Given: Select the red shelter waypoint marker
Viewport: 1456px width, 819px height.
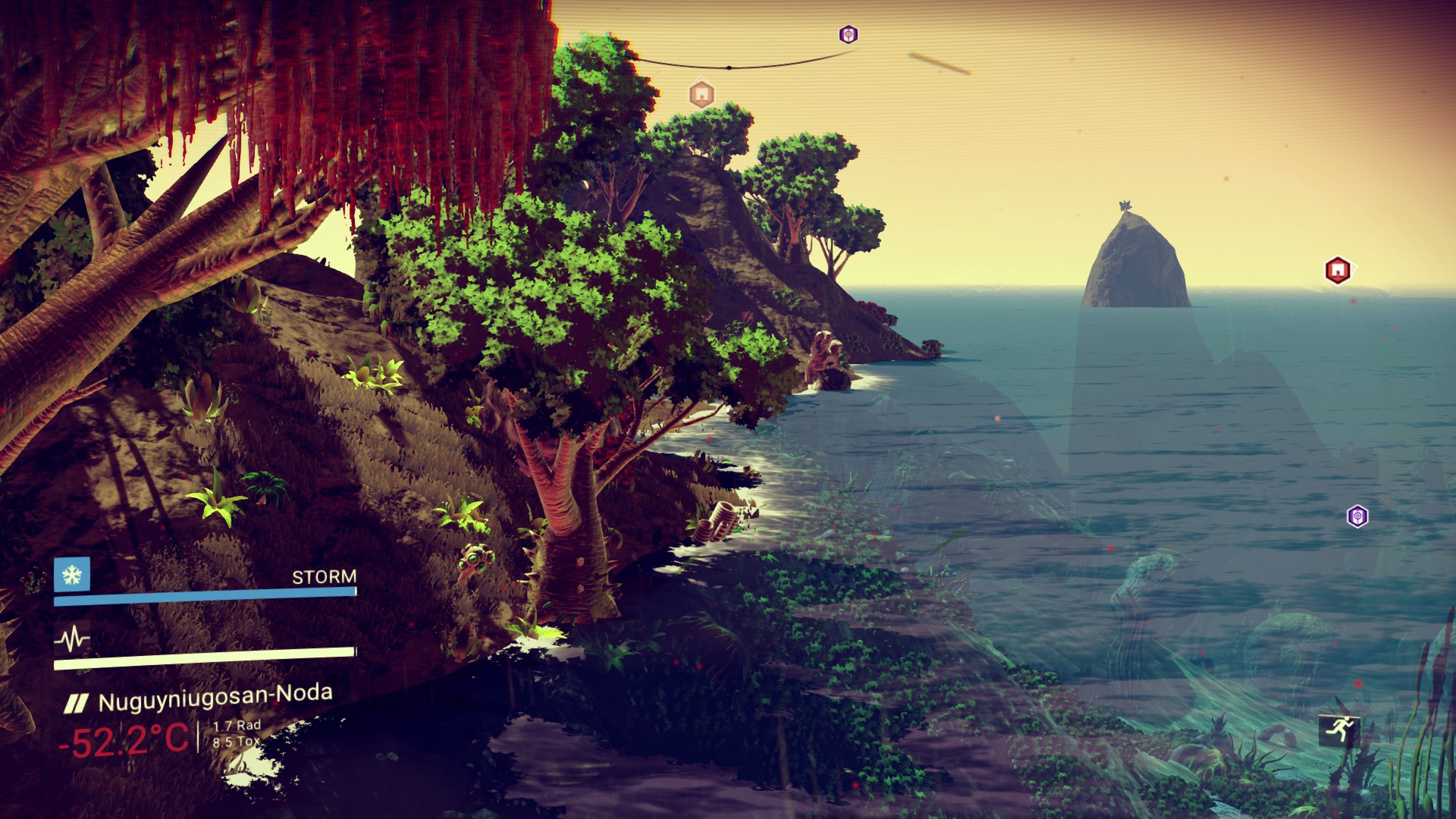Looking at the screenshot, I should pyautogui.click(x=1338, y=270).
